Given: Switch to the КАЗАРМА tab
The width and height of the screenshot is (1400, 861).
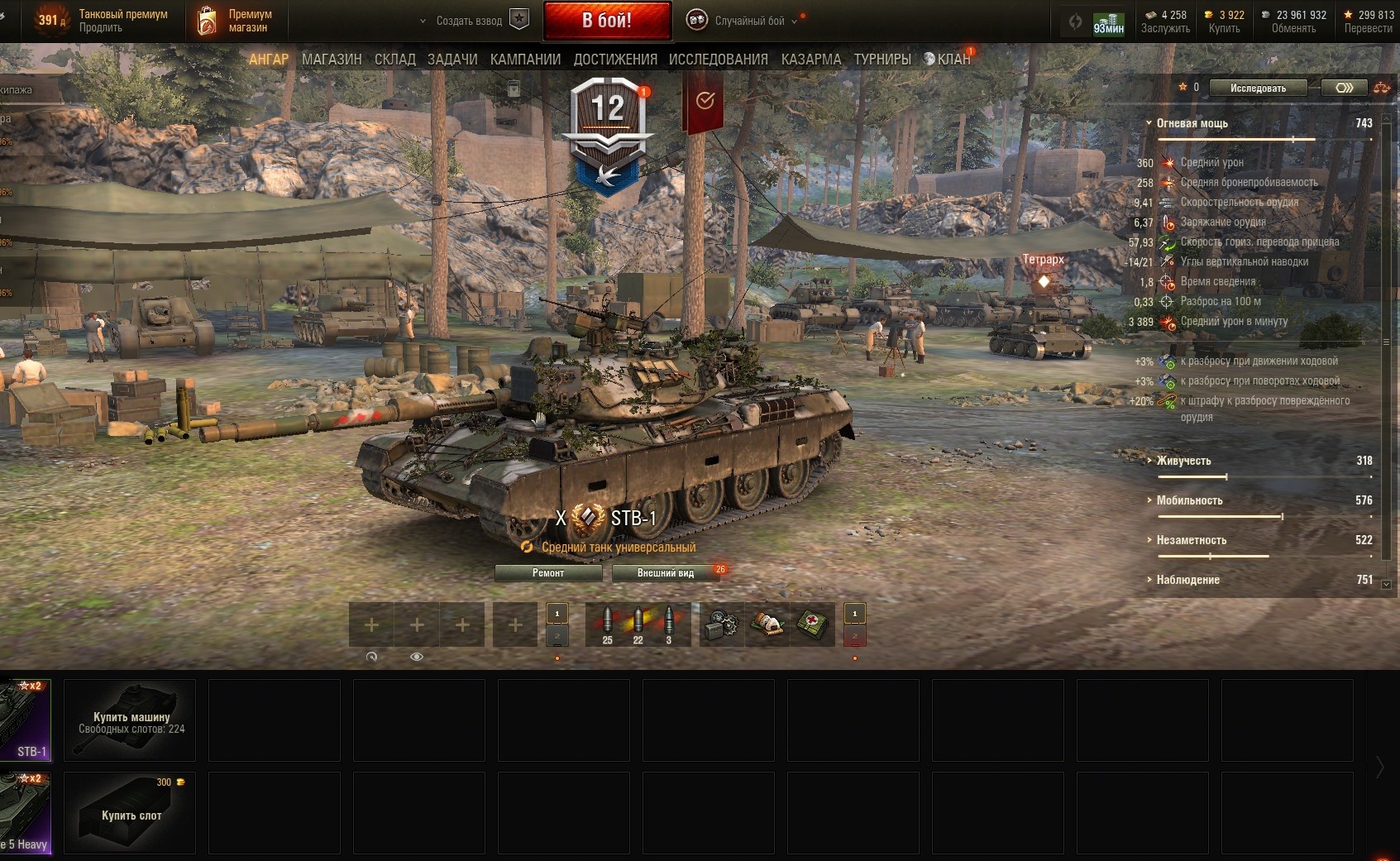Looking at the screenshot, I should [810, 60].
